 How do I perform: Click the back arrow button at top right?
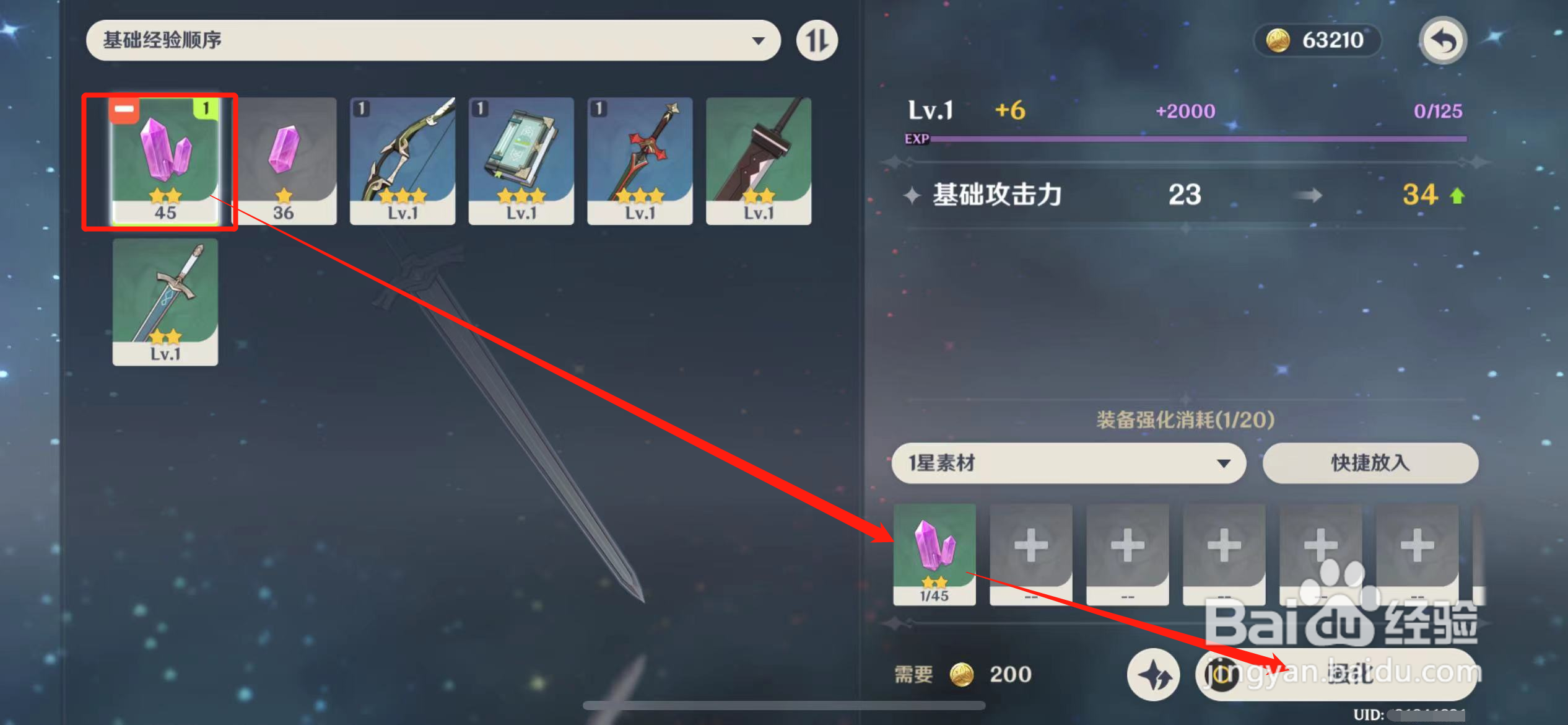[1443, 40]
